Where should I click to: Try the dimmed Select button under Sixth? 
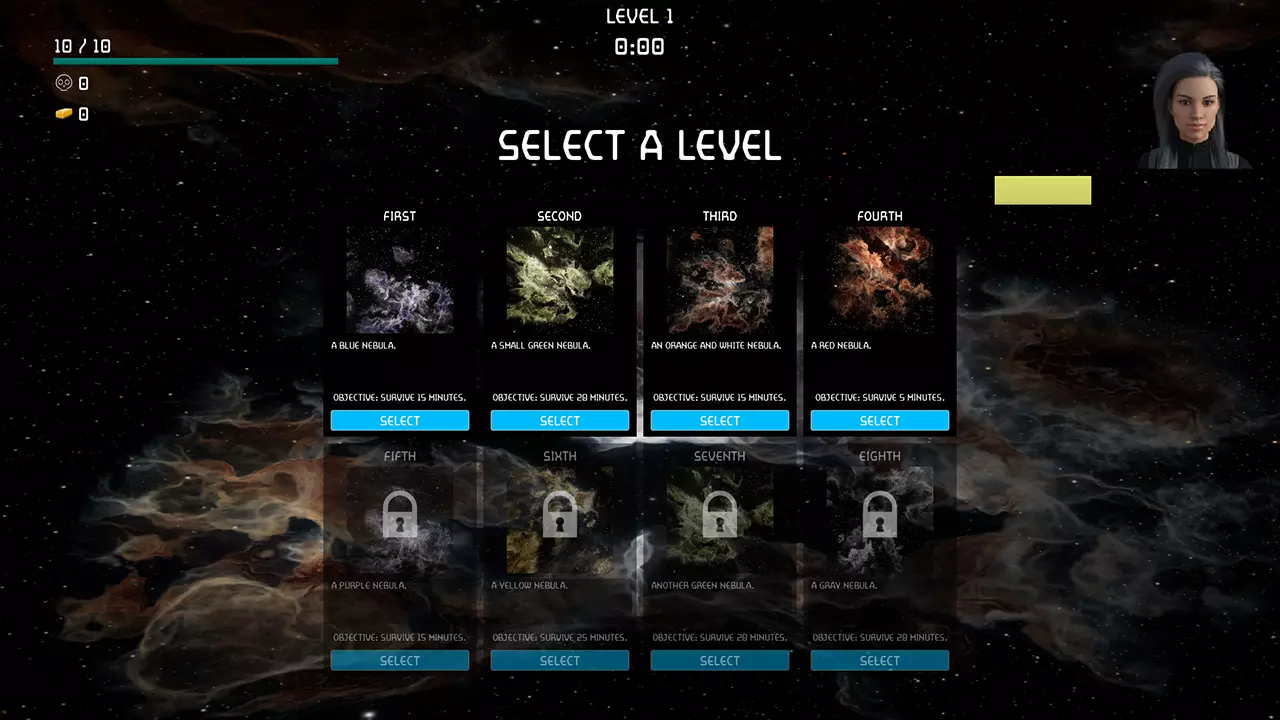pos(560,660)
